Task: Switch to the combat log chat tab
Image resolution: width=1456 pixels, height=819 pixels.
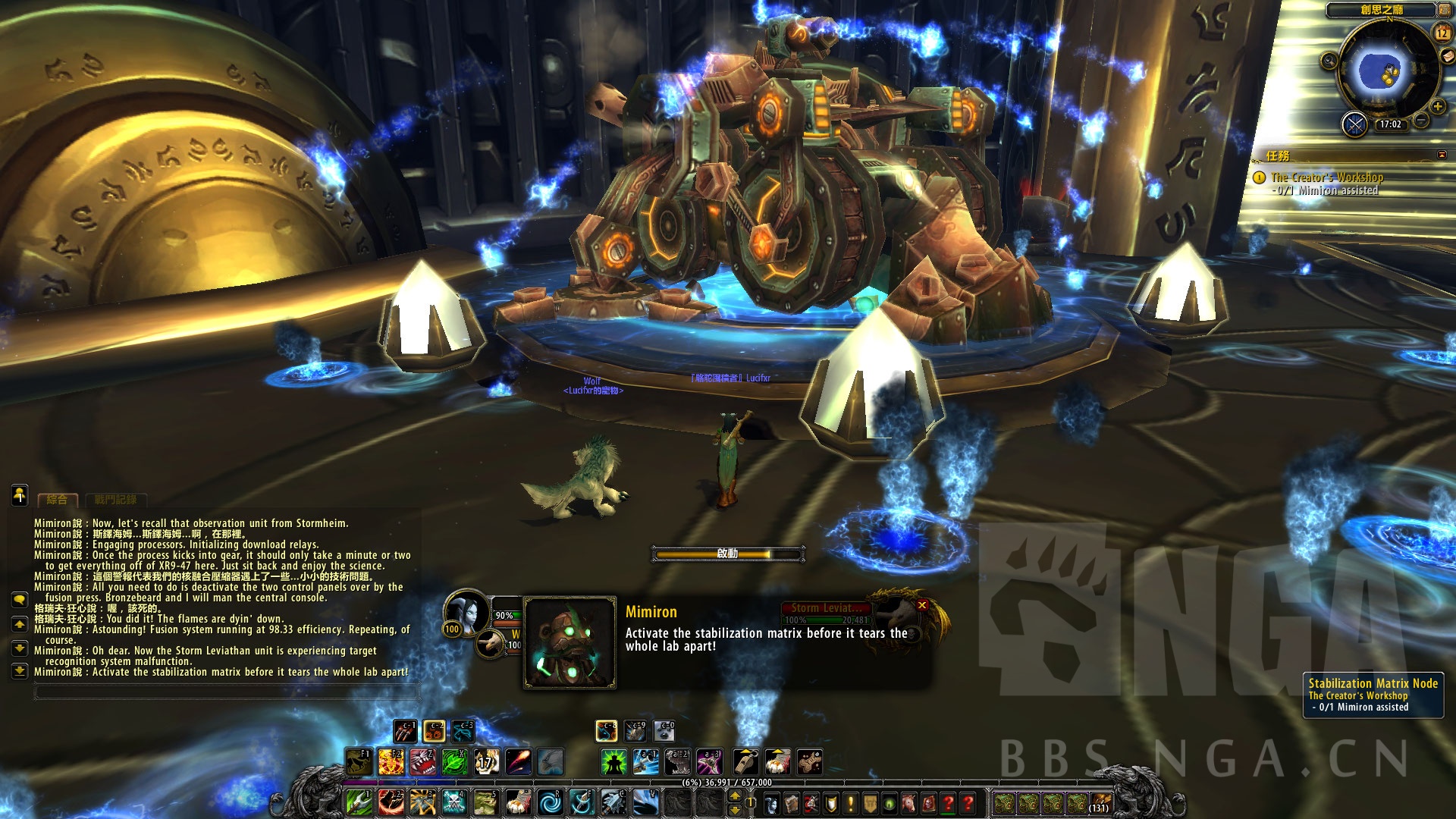Action: 115,500
